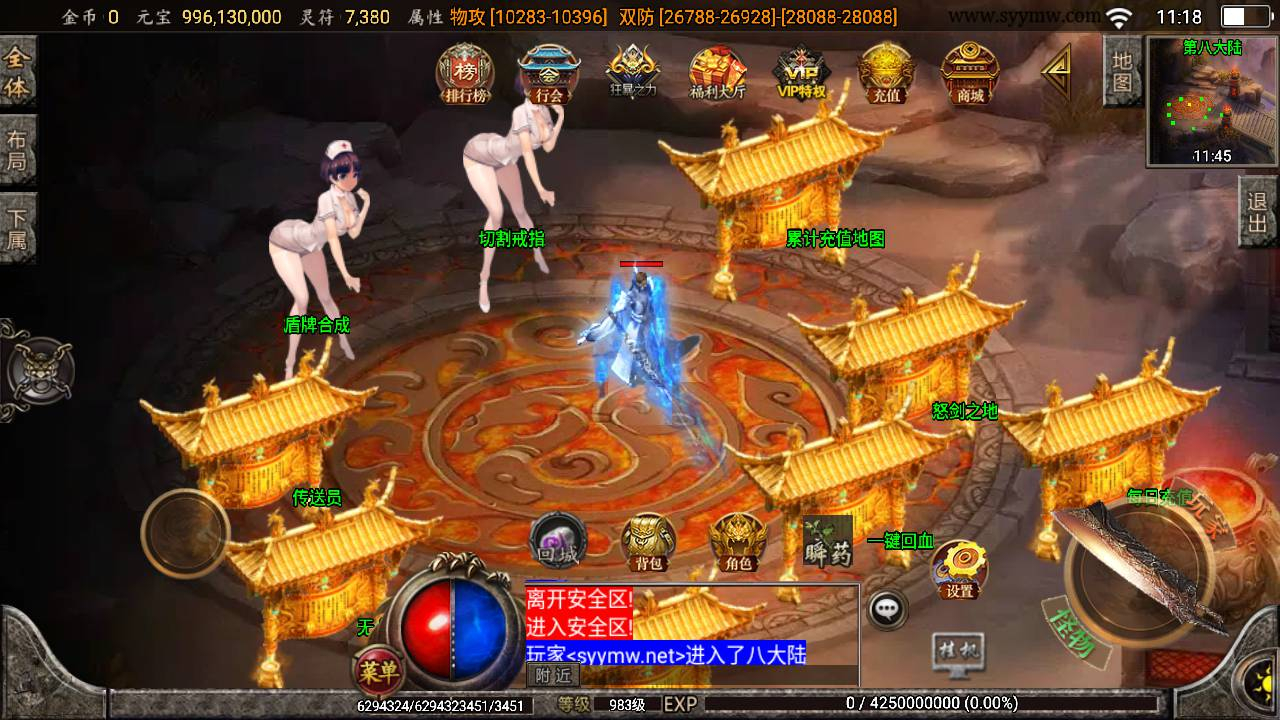Viewport: 1280px width, 720px height.
Task: Select the 全体 tab on the left
Action: [17, 73]
